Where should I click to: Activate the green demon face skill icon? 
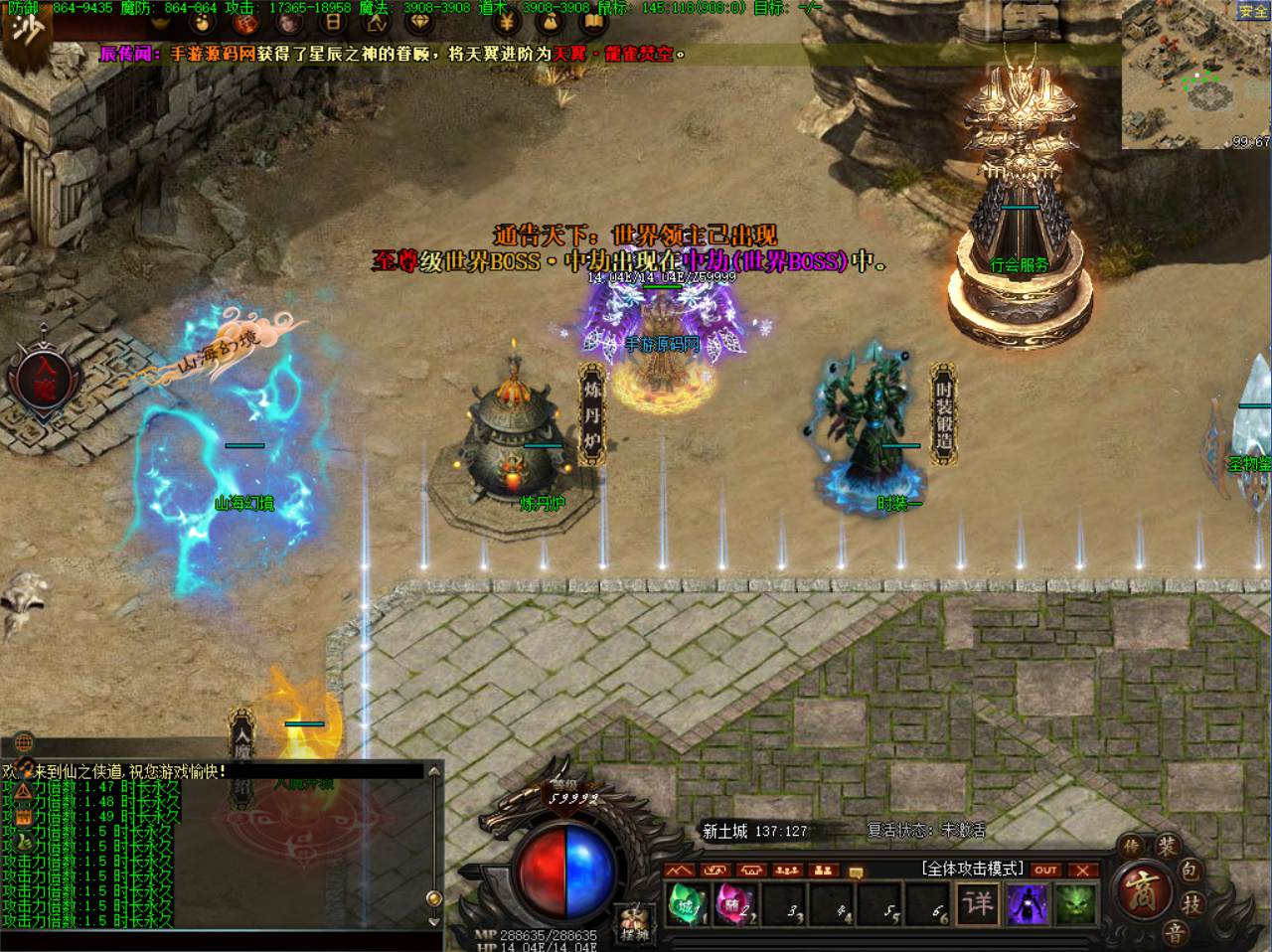[1074, 904]
